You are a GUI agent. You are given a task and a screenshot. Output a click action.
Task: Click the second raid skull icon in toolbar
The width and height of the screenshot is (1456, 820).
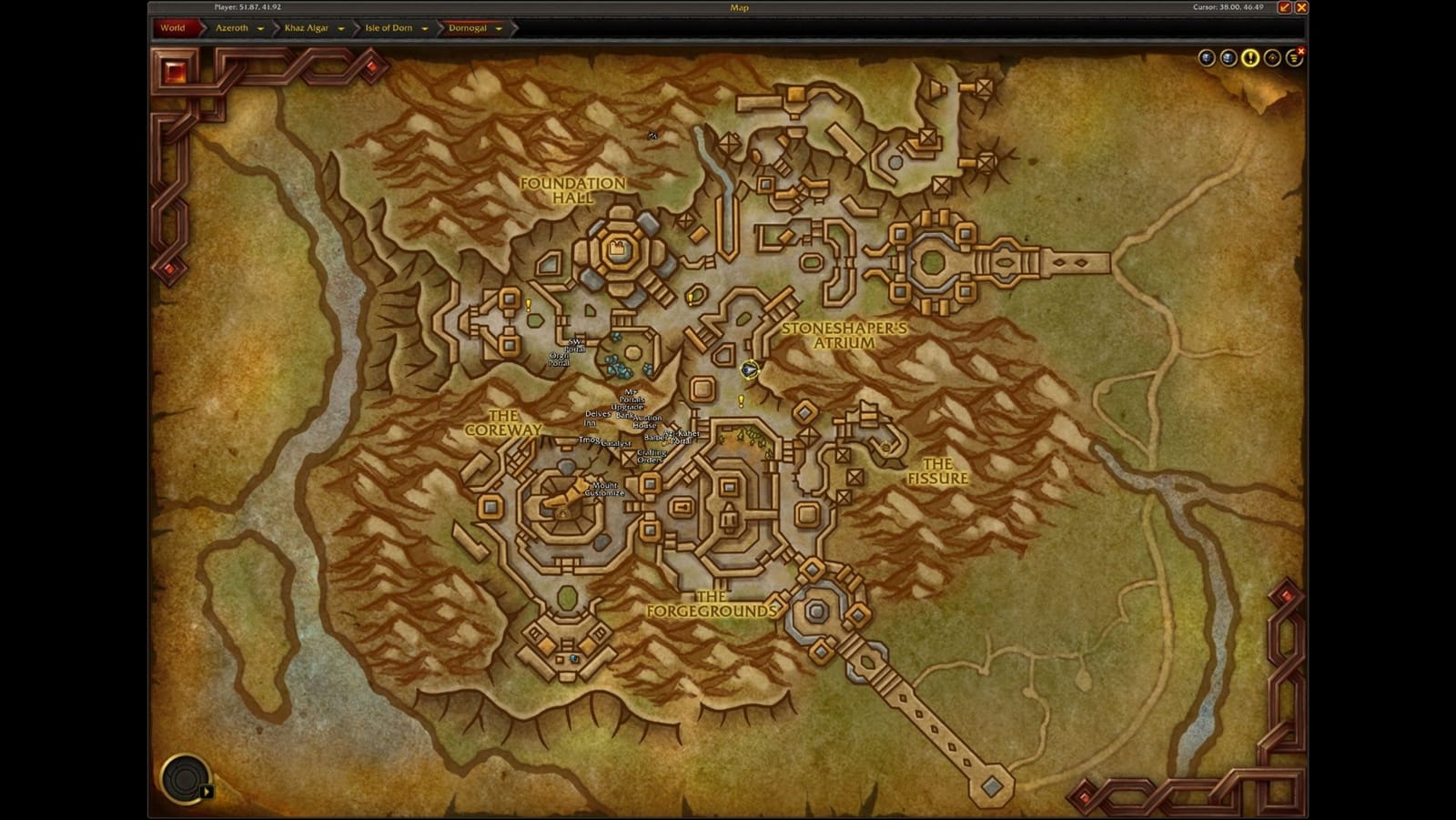[1228, 56]
